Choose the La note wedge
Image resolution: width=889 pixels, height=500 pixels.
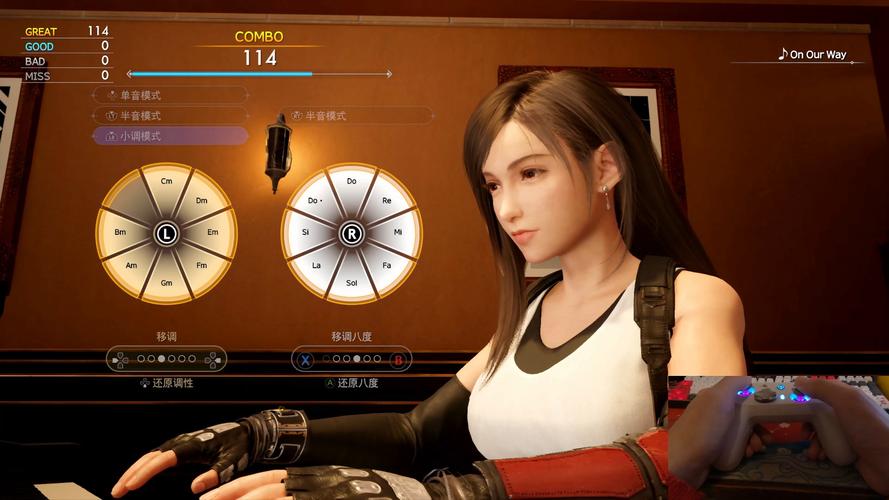[317, 265]
